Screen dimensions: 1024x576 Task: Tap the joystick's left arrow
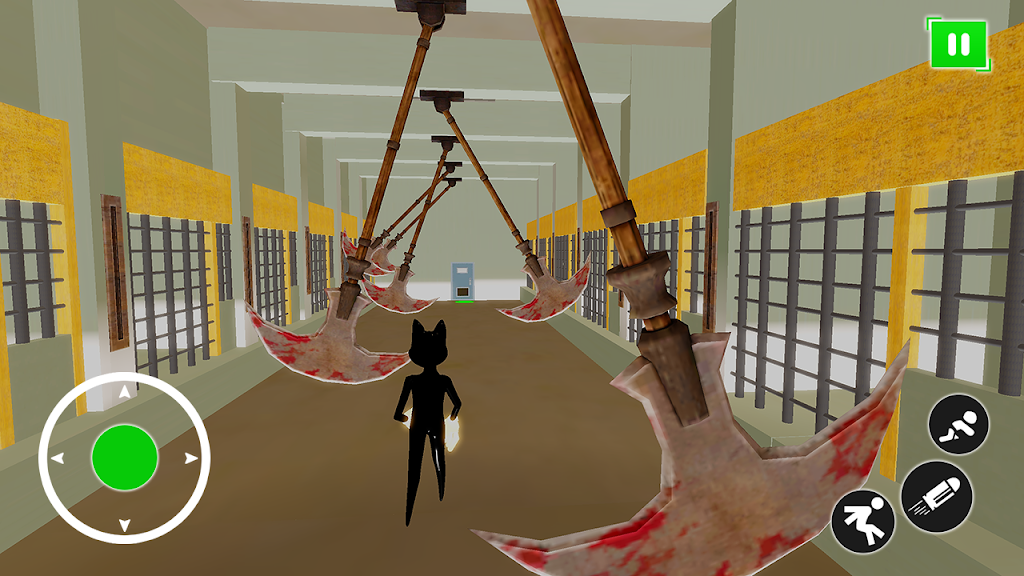coord(58,458)
